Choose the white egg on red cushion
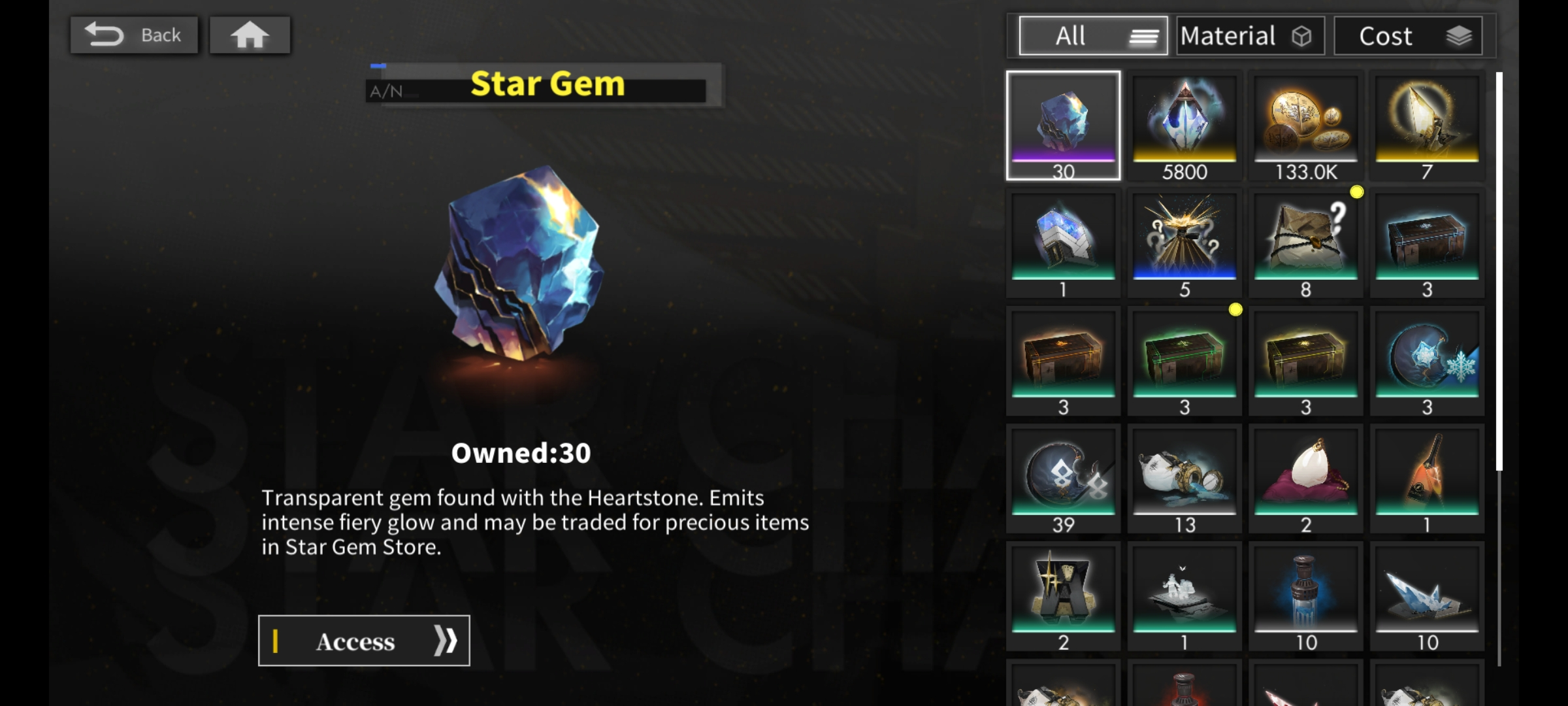 click(1305, 479)
